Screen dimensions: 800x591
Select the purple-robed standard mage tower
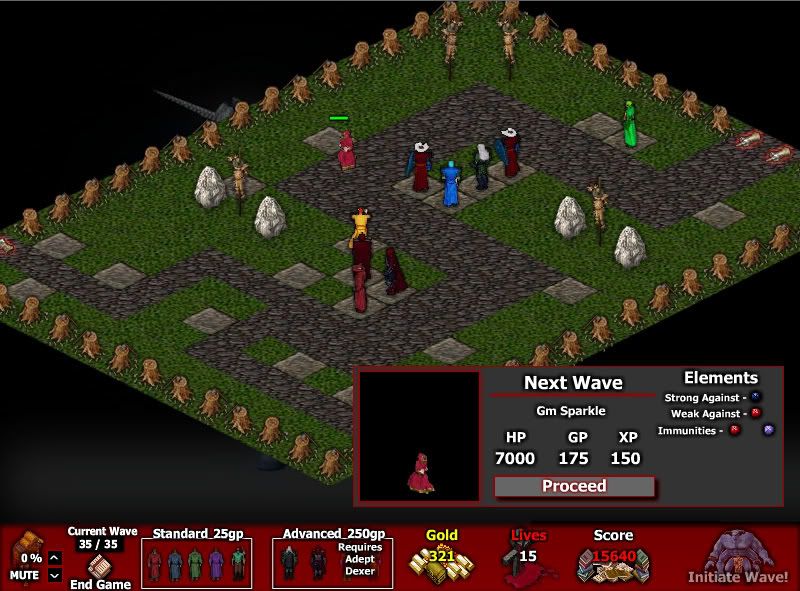217,564
